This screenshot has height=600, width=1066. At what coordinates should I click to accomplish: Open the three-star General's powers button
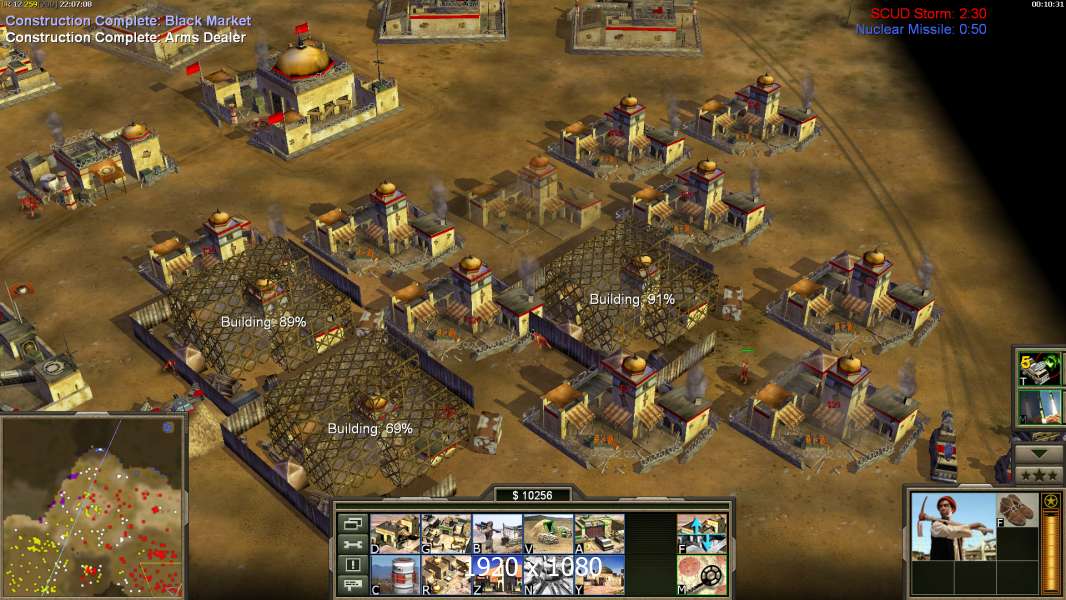[1039, 474]
